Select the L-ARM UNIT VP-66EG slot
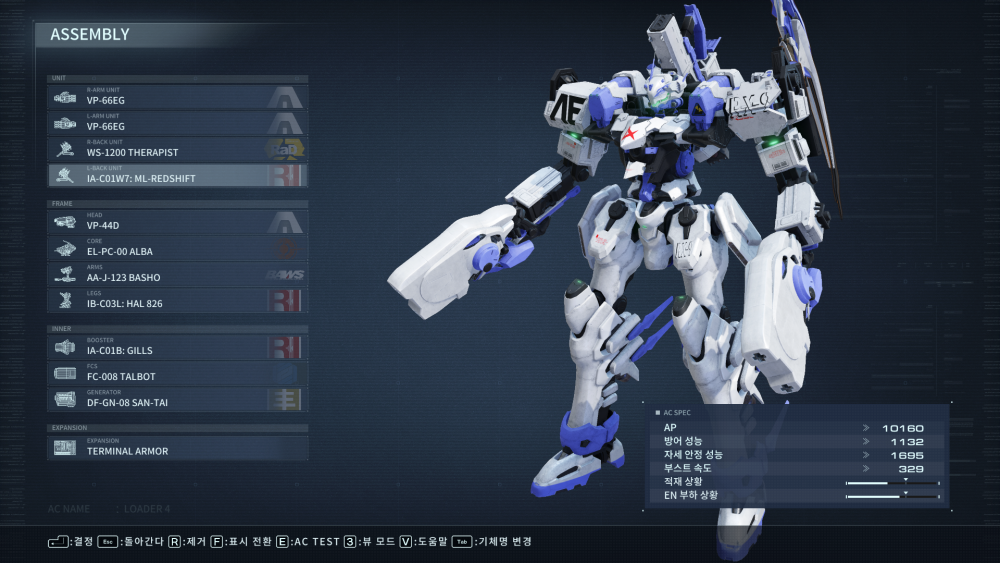 click(177, 123)
